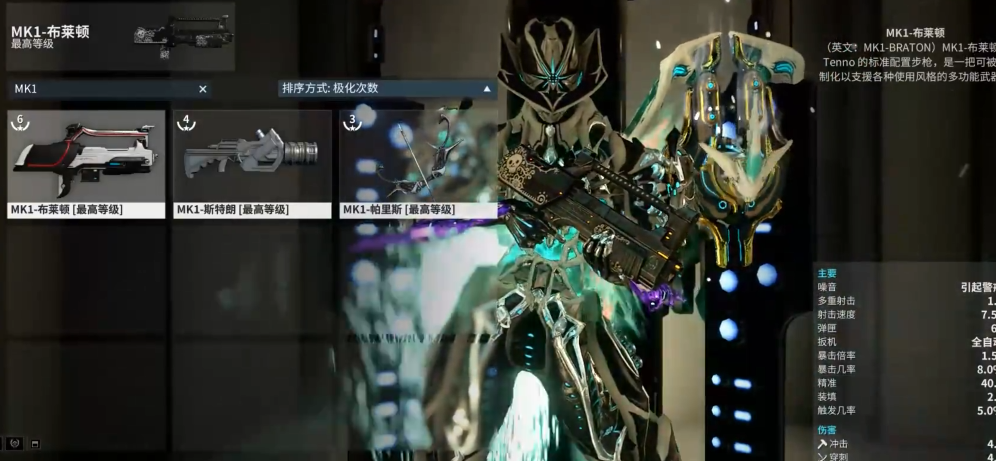Open the 排序方式 sort dropdown
The image size is (996, 461).
point(387,88)
